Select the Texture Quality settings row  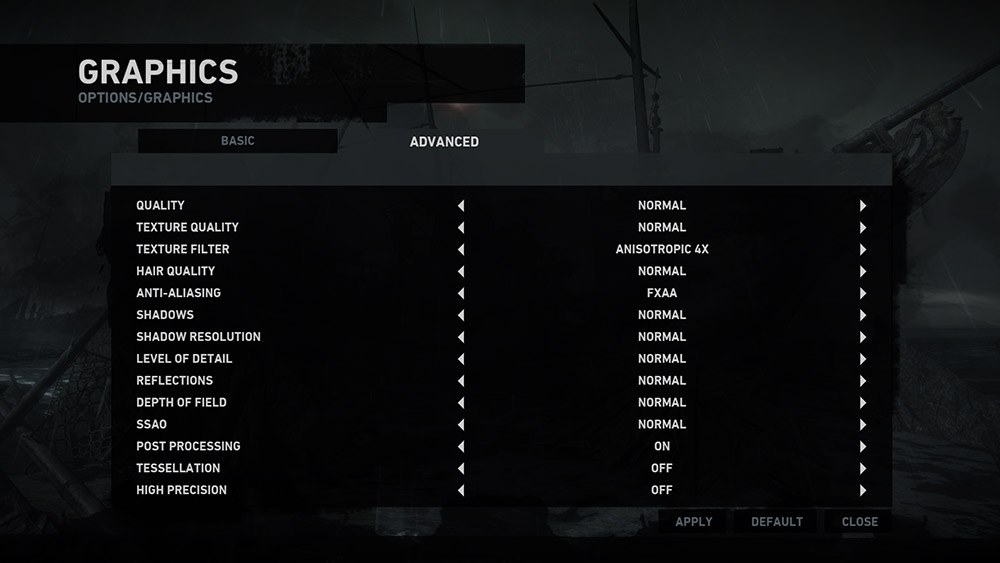click(188, 228)
